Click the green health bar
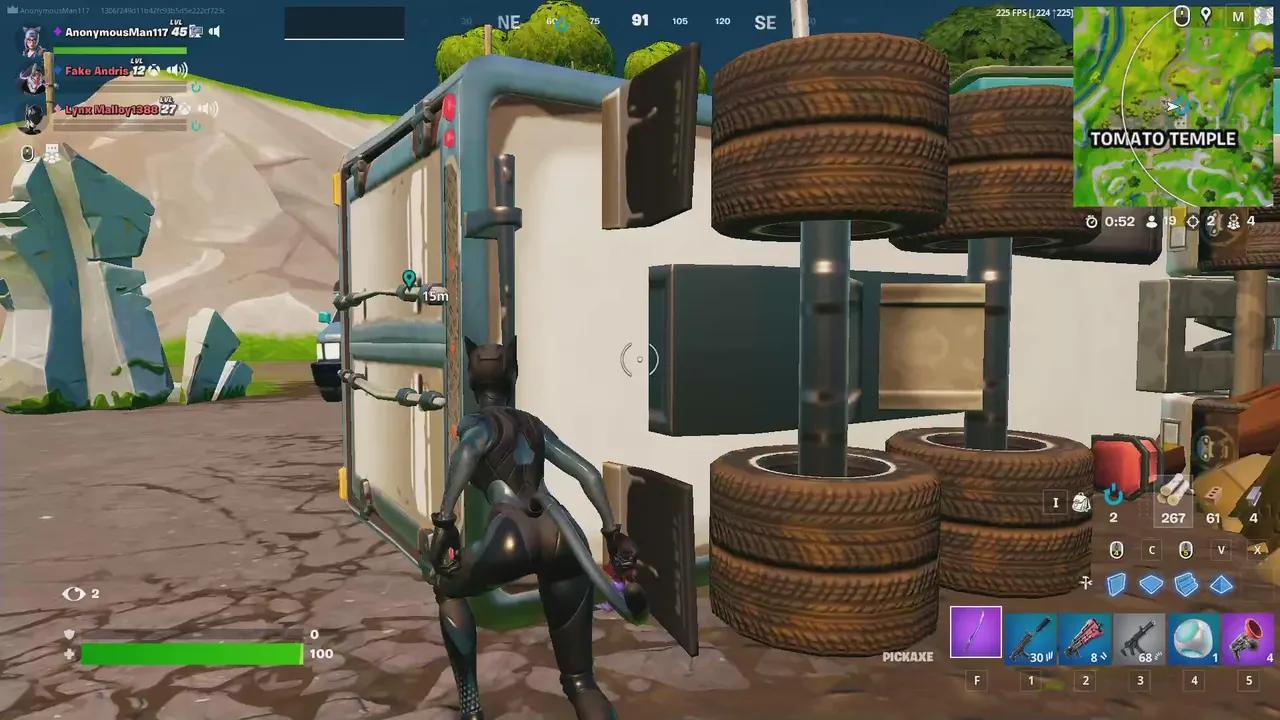Viewport: 1280px width, 720px height. [x=190, y=653]
